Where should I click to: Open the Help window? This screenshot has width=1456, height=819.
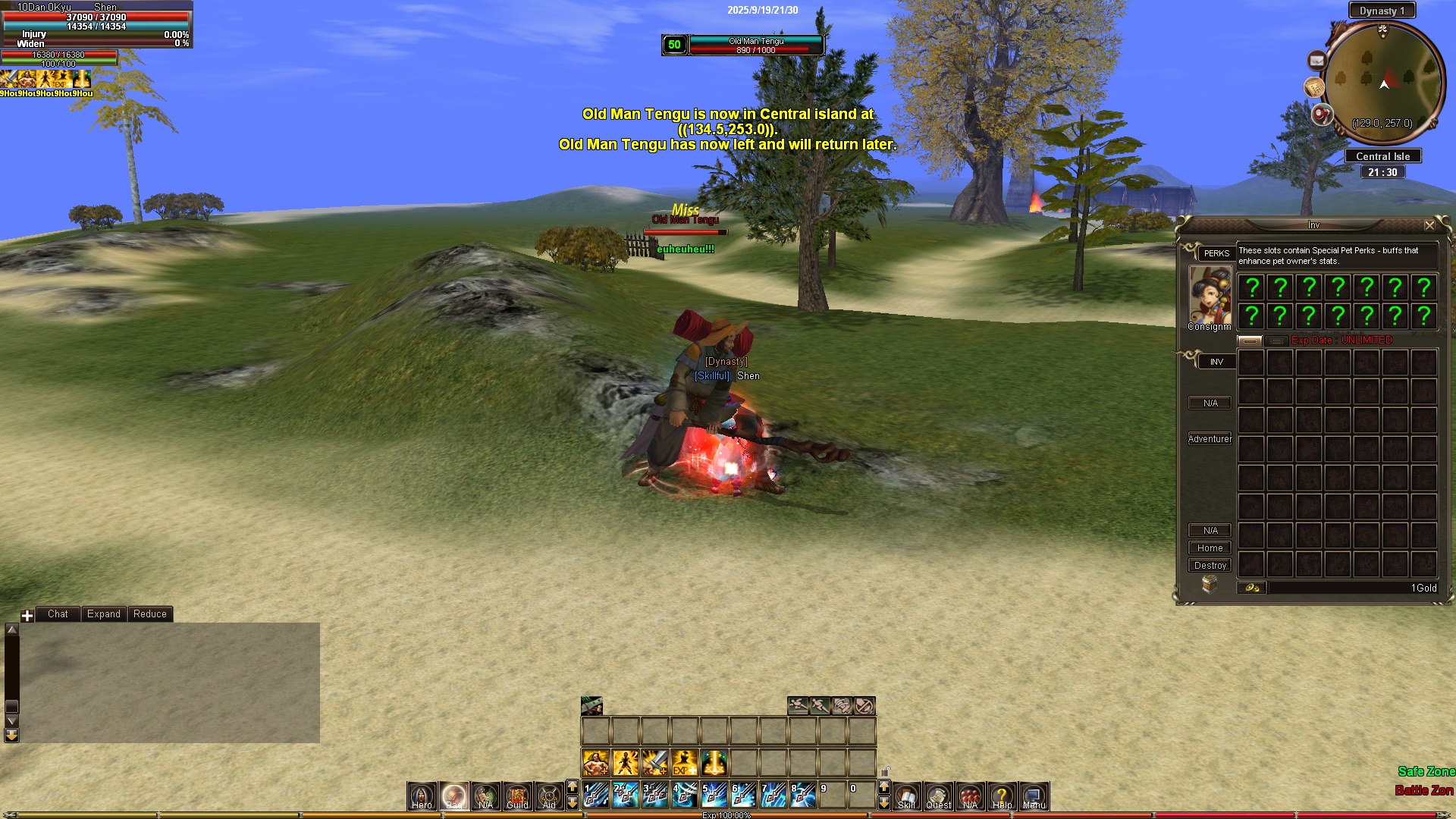coord(1002,795)
